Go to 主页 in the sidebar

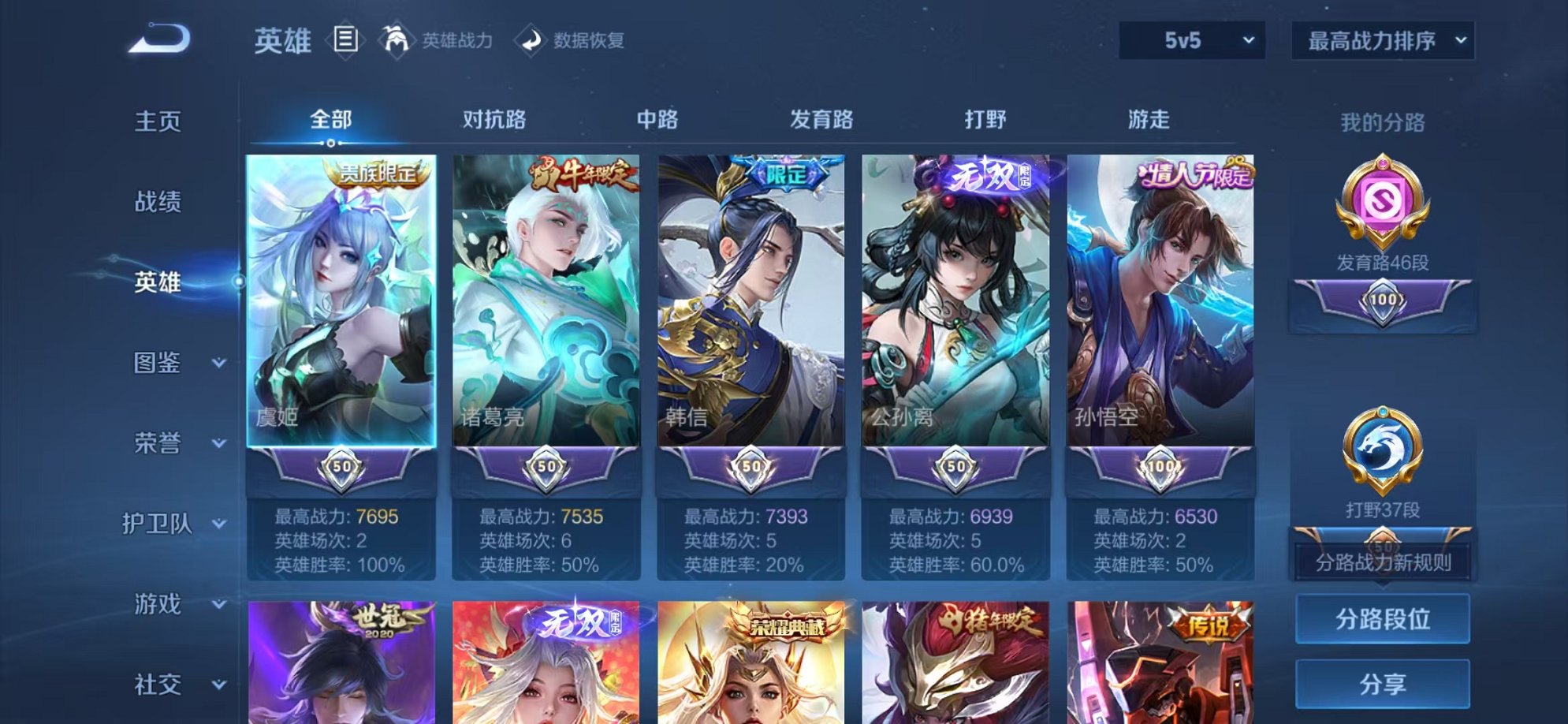[155, 121]
